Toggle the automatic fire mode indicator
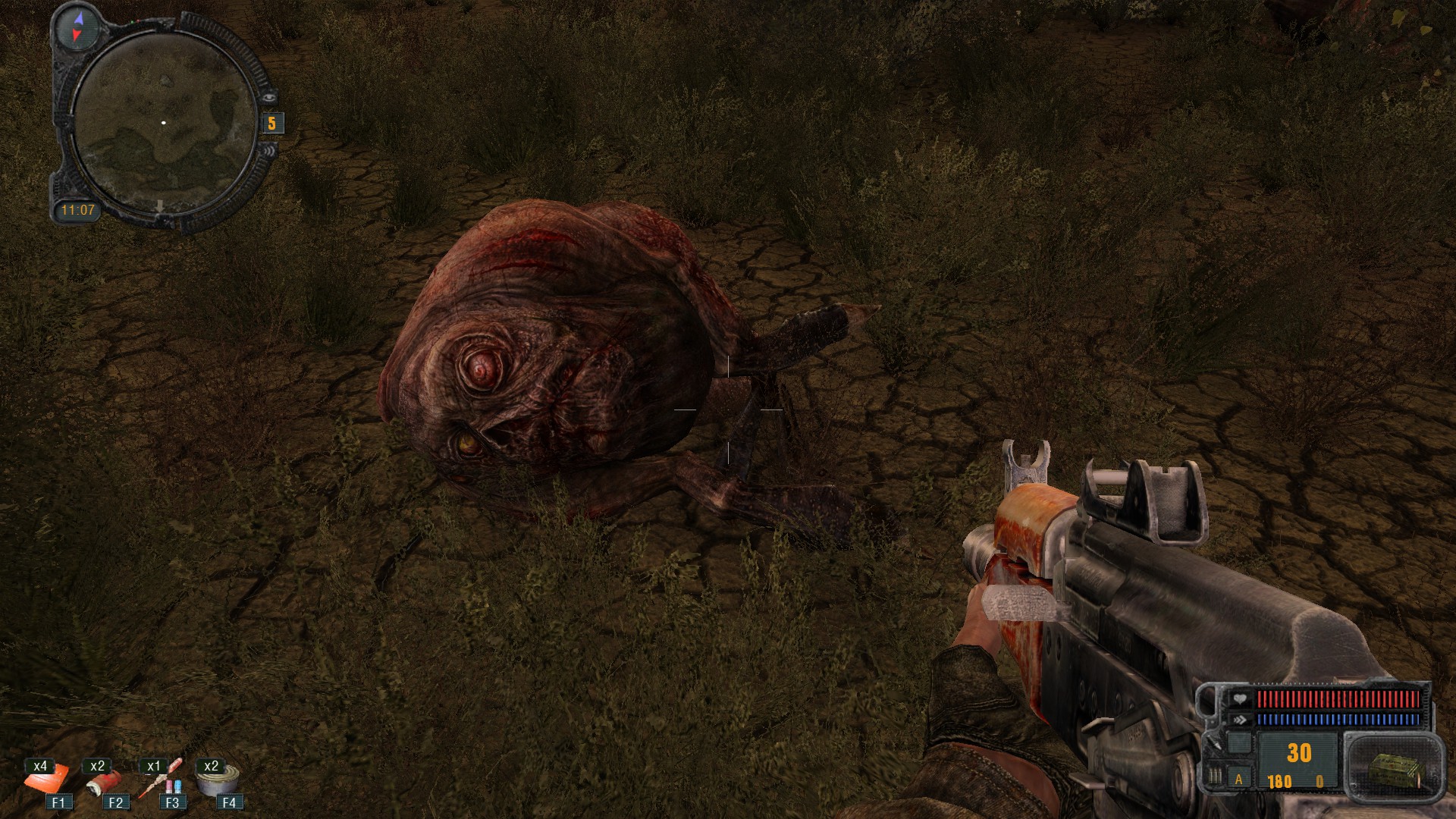 1239,779
